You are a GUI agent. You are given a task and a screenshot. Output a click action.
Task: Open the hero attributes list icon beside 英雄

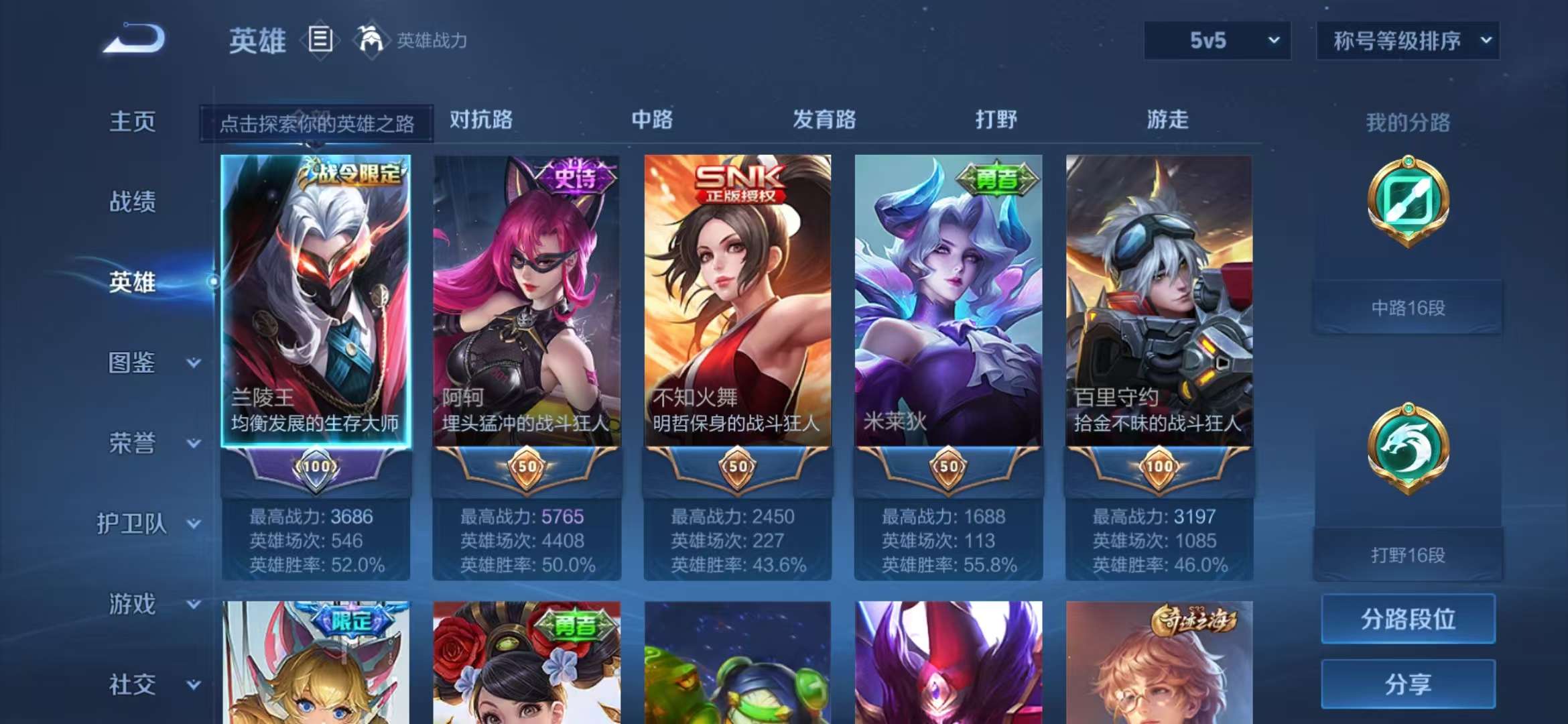[322, 40]
